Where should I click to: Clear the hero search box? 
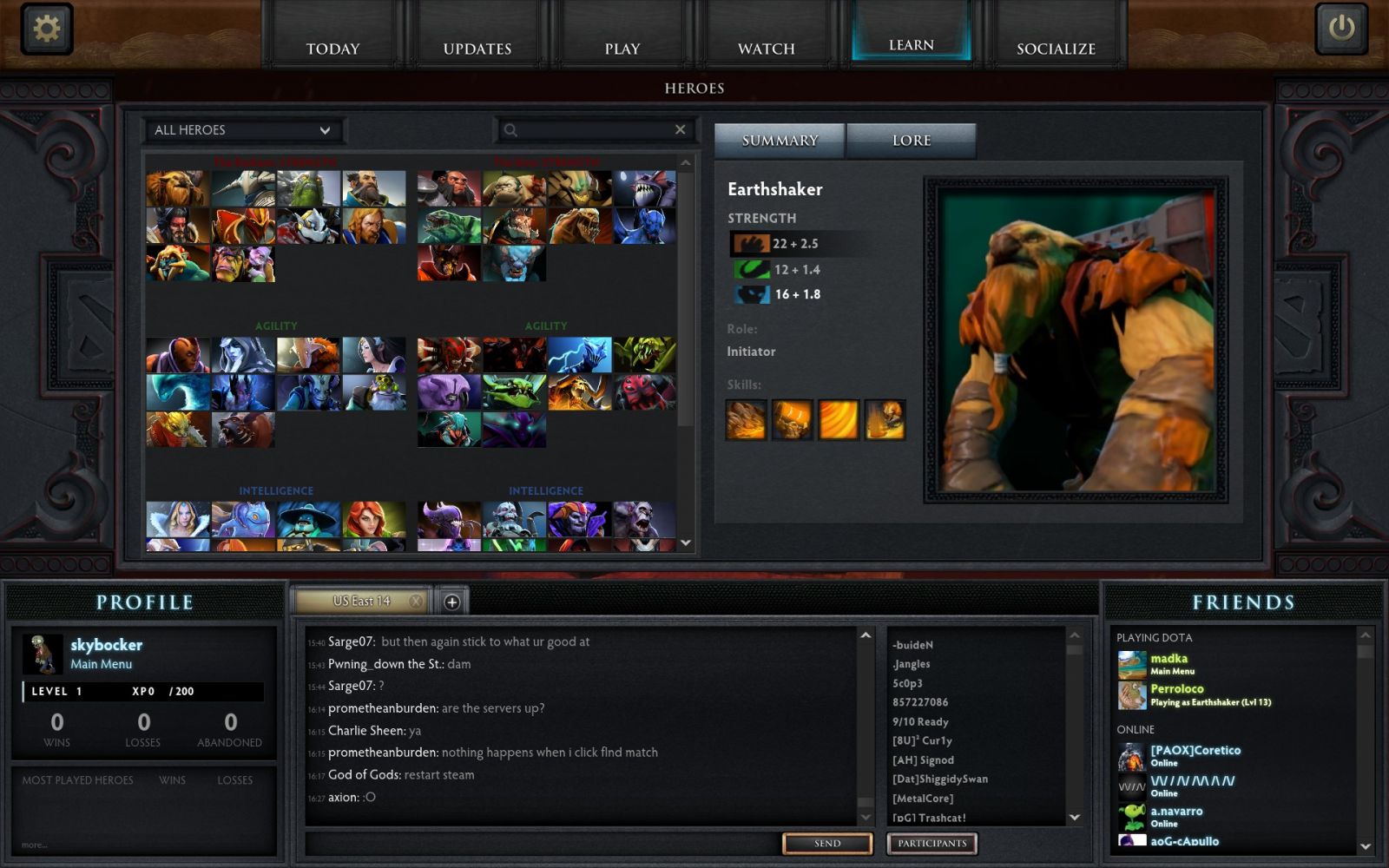click(681, 129)
